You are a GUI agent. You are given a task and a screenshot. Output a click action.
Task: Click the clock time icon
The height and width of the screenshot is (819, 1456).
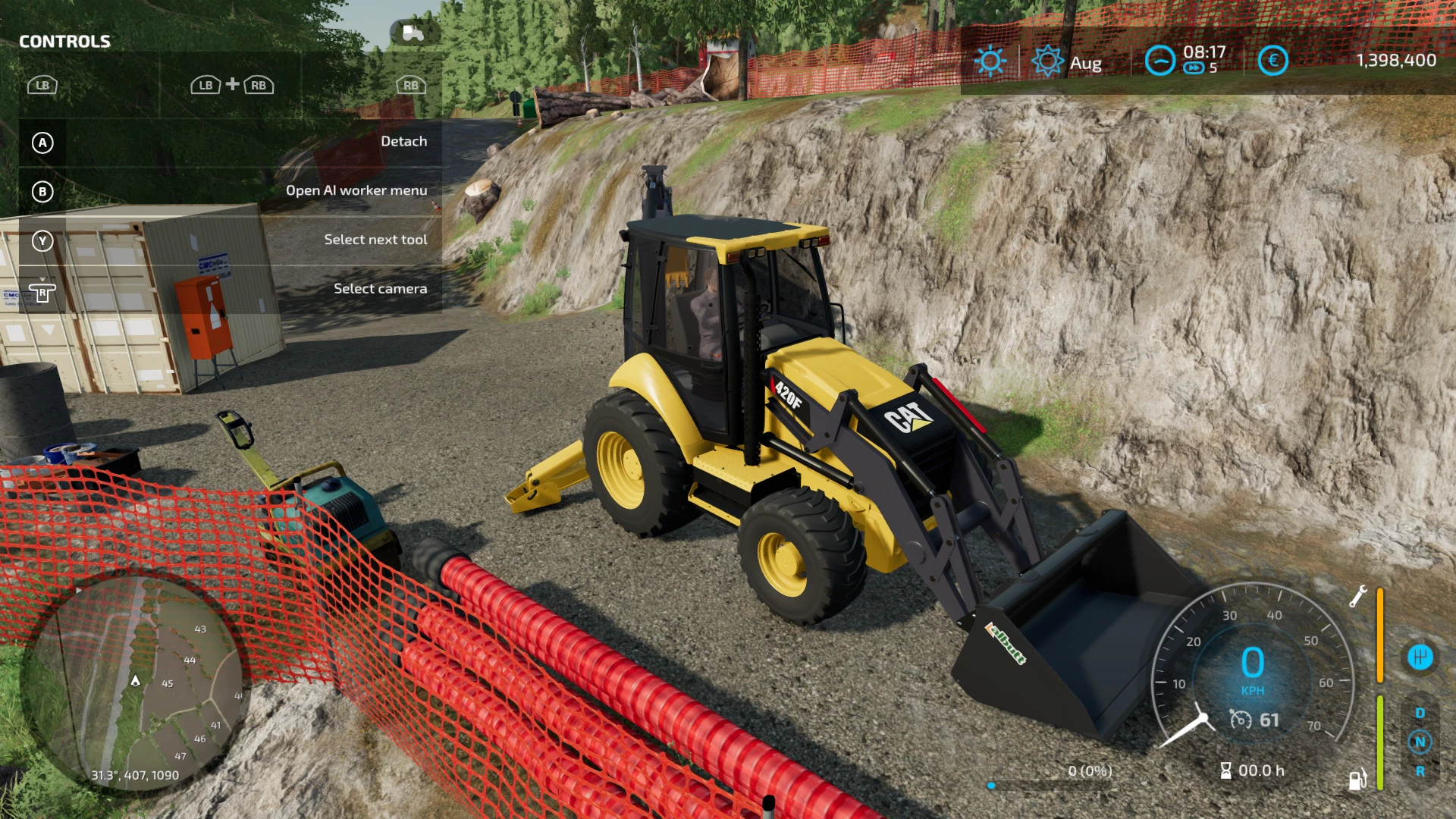coord(1159,61)
